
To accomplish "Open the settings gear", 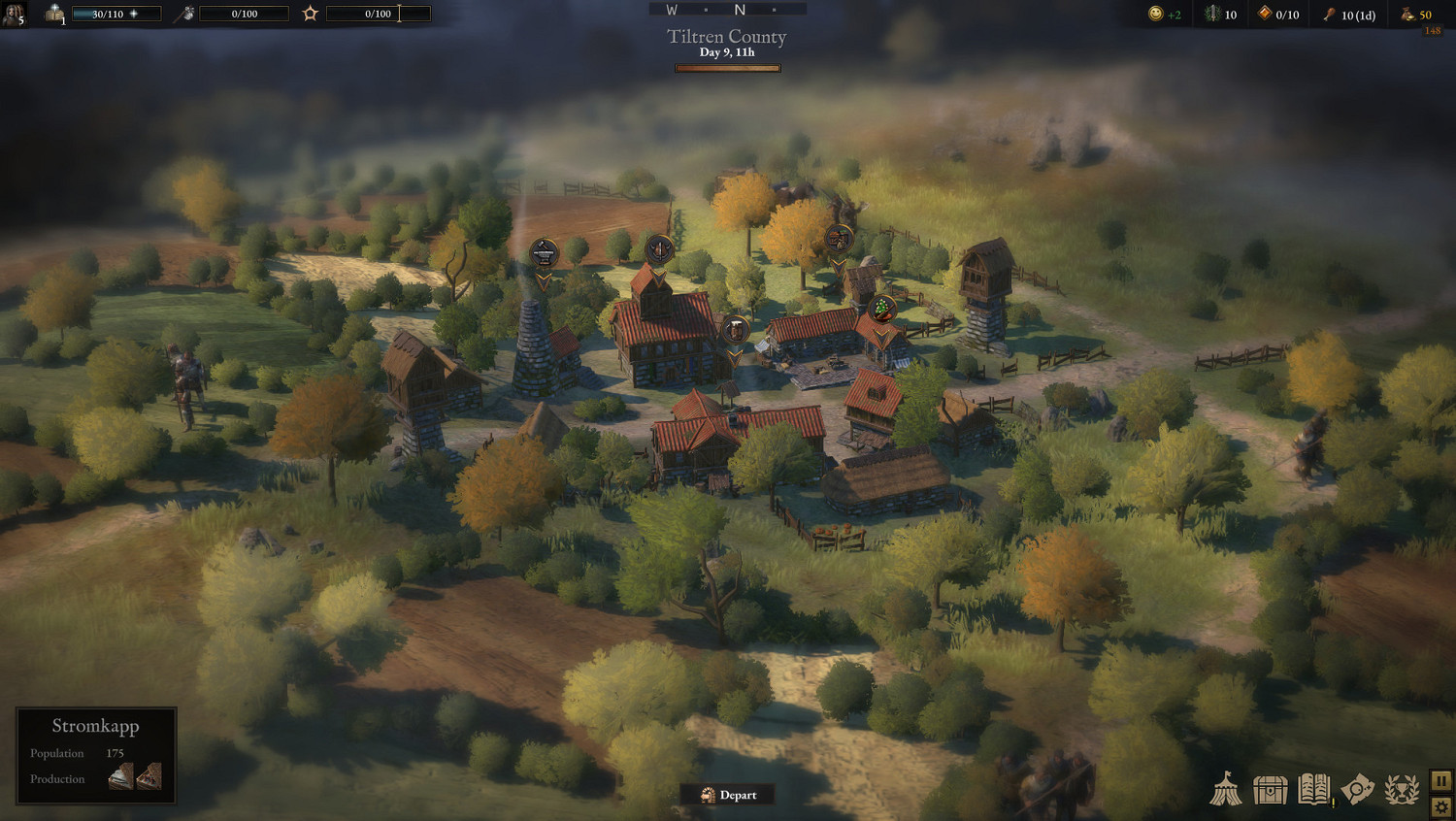I will [x=1440, y=806].
